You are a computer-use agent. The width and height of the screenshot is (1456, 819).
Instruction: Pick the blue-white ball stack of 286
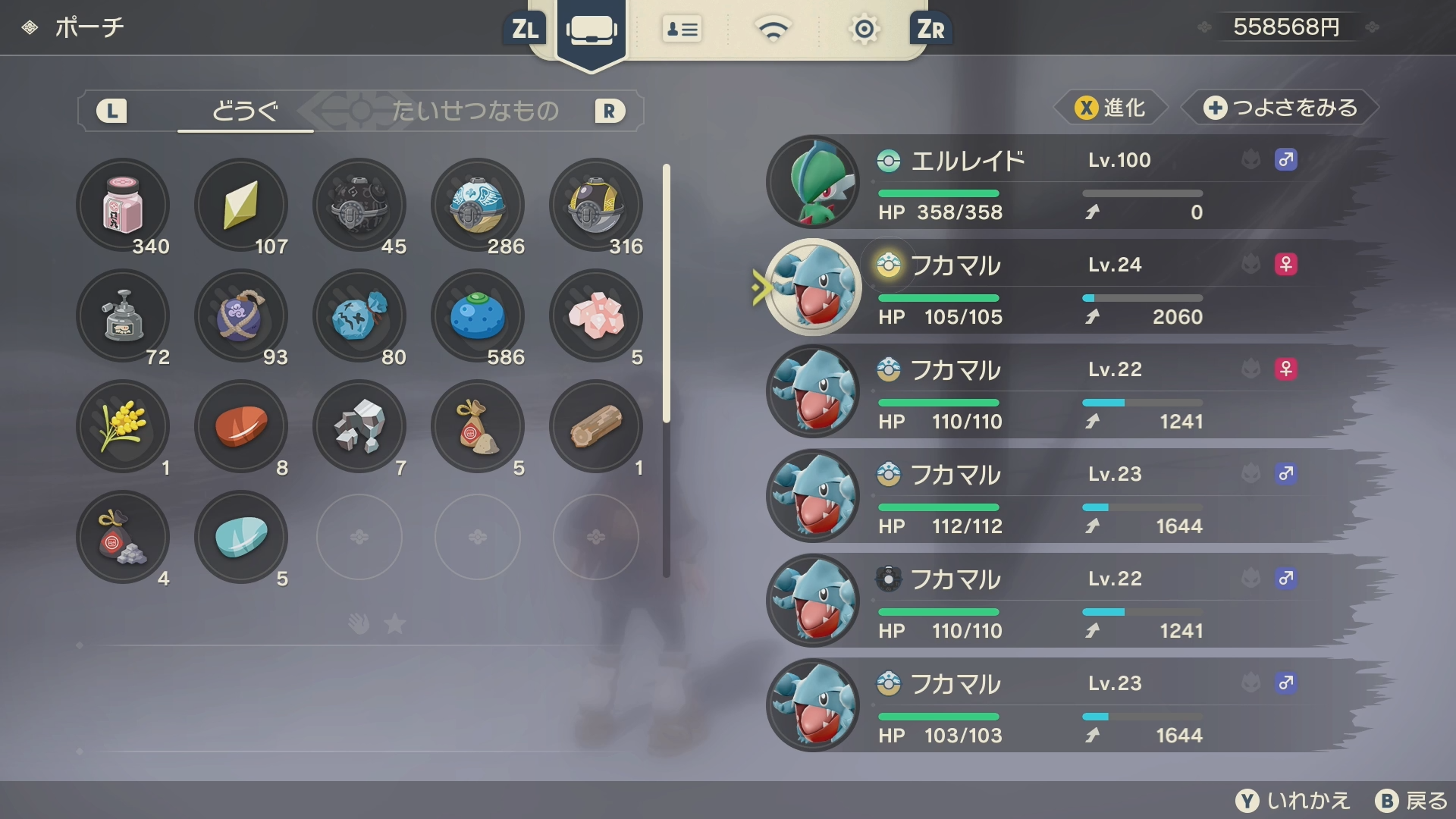point(478,205)
